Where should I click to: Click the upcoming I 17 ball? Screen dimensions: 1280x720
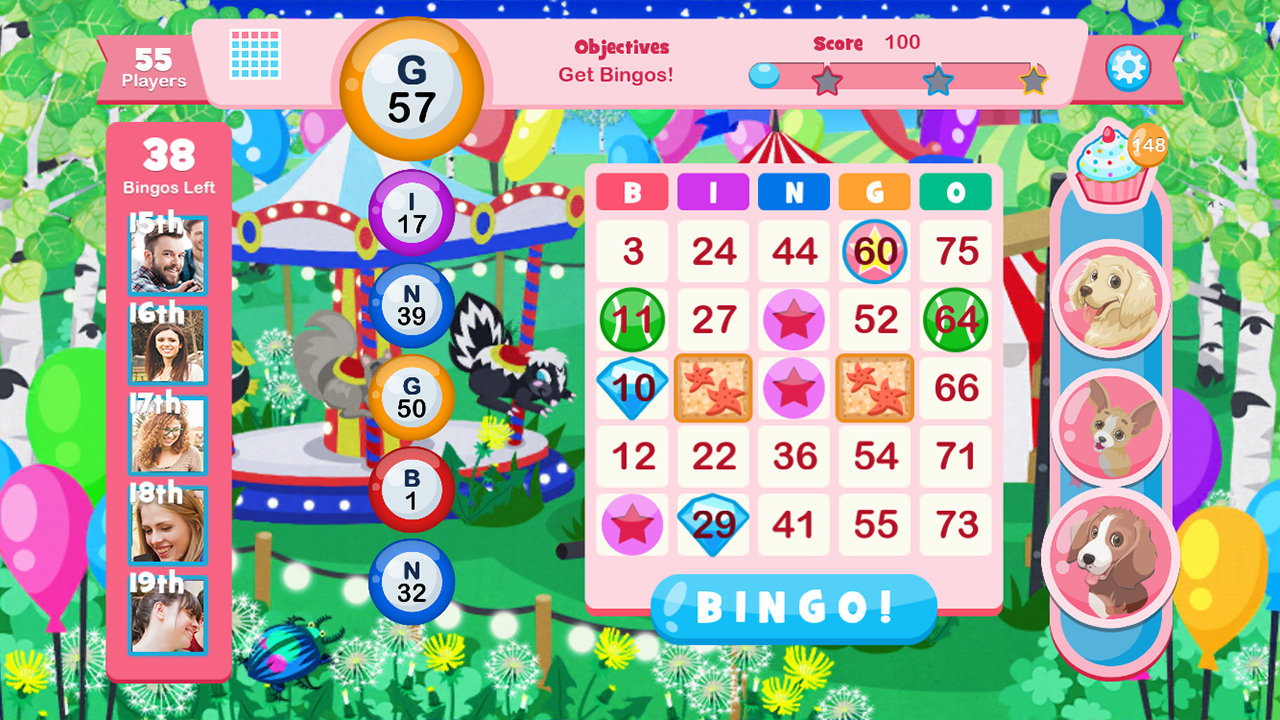click(x=412, y=212)
